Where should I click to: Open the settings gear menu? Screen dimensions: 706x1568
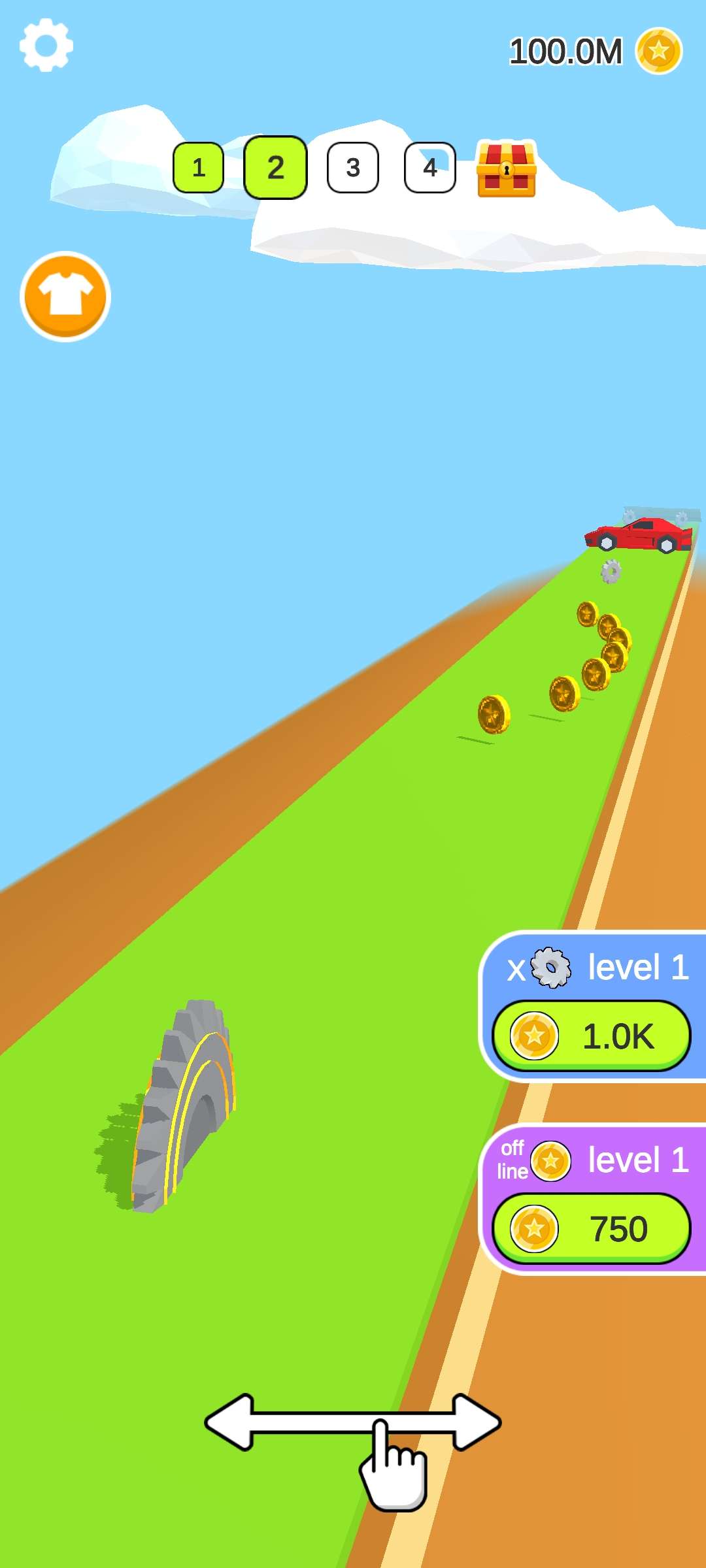46,46
